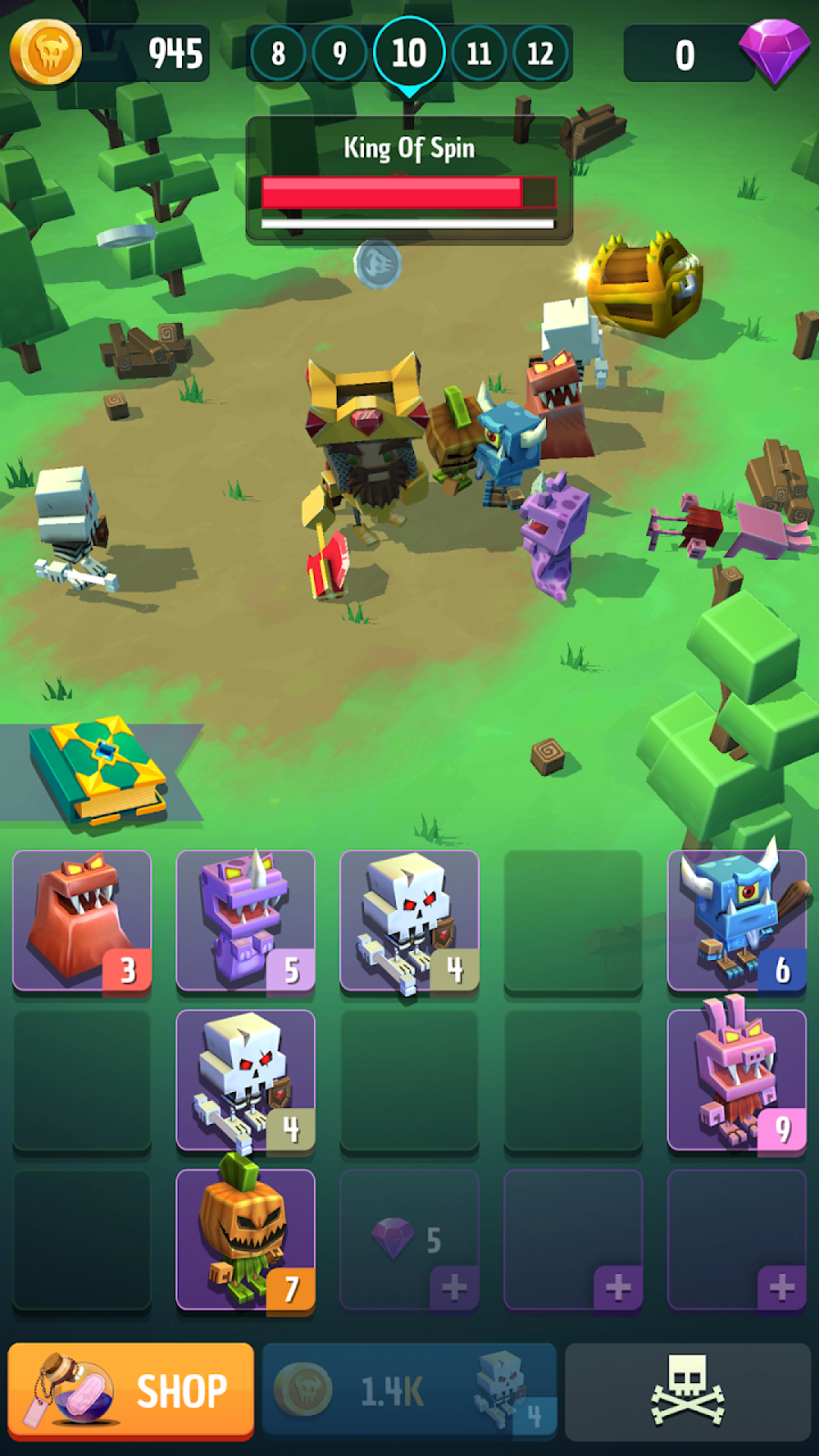Open the potion Shop
This screenshot has width=819, height=1456.
(x=130, y=1392)
